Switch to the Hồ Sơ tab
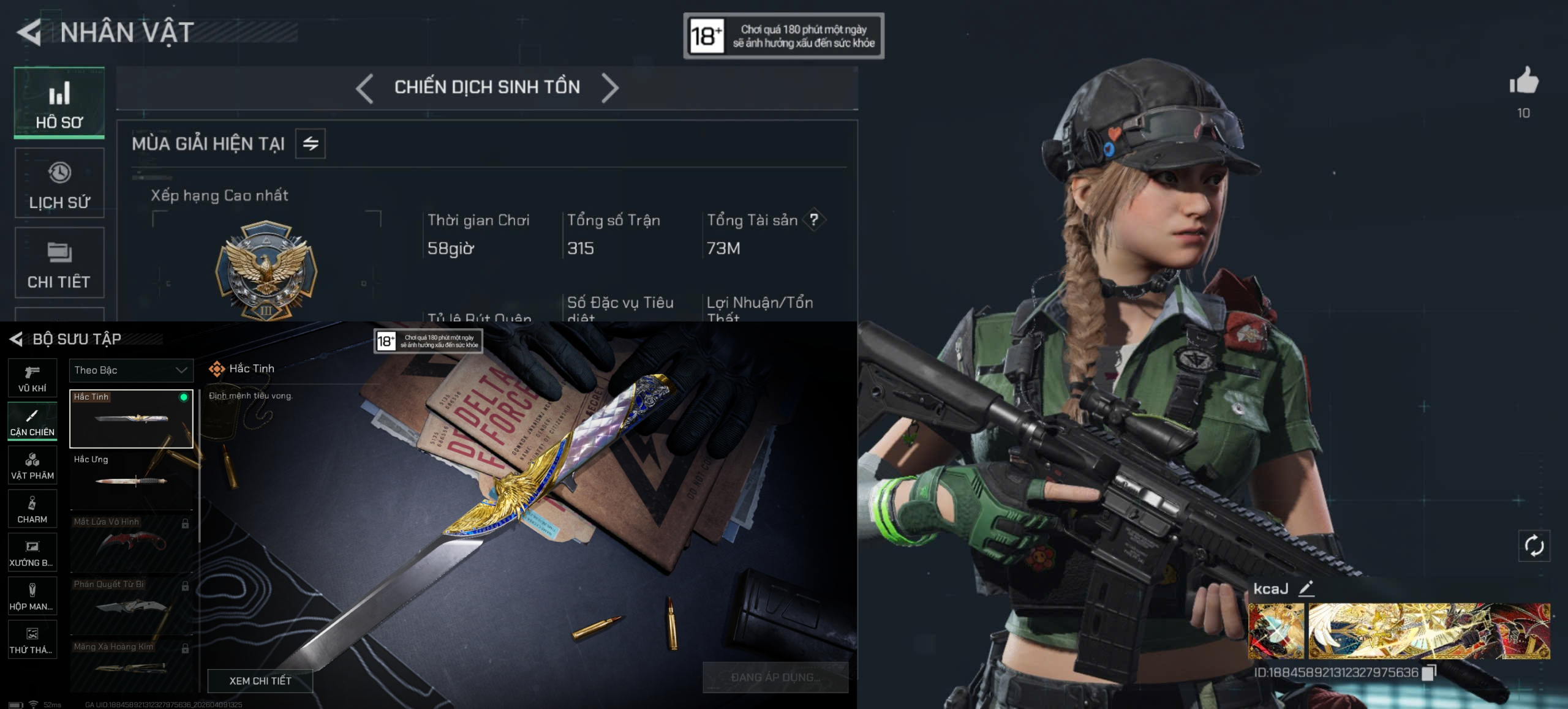Viewport: 1568px width, 709px height. 59,103
